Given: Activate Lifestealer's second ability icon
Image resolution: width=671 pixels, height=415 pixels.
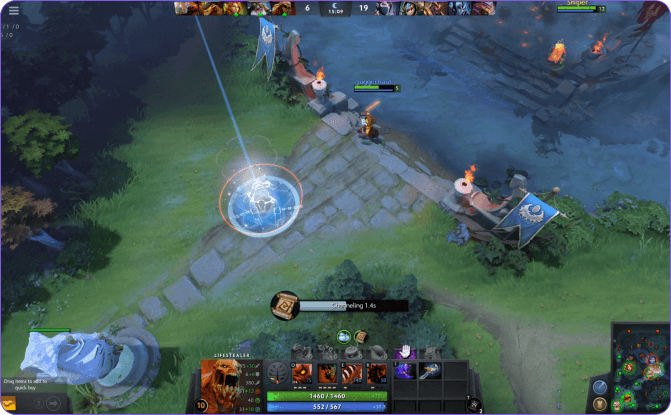Looking at the screenshot, I should [327, 373].
